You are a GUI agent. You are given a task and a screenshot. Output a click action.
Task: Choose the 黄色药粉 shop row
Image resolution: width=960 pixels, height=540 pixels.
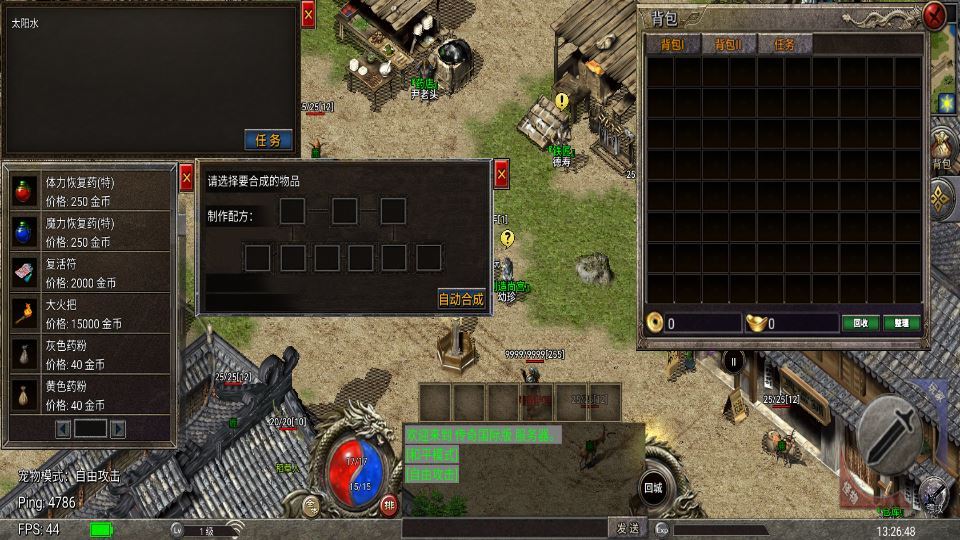(90, 396)
